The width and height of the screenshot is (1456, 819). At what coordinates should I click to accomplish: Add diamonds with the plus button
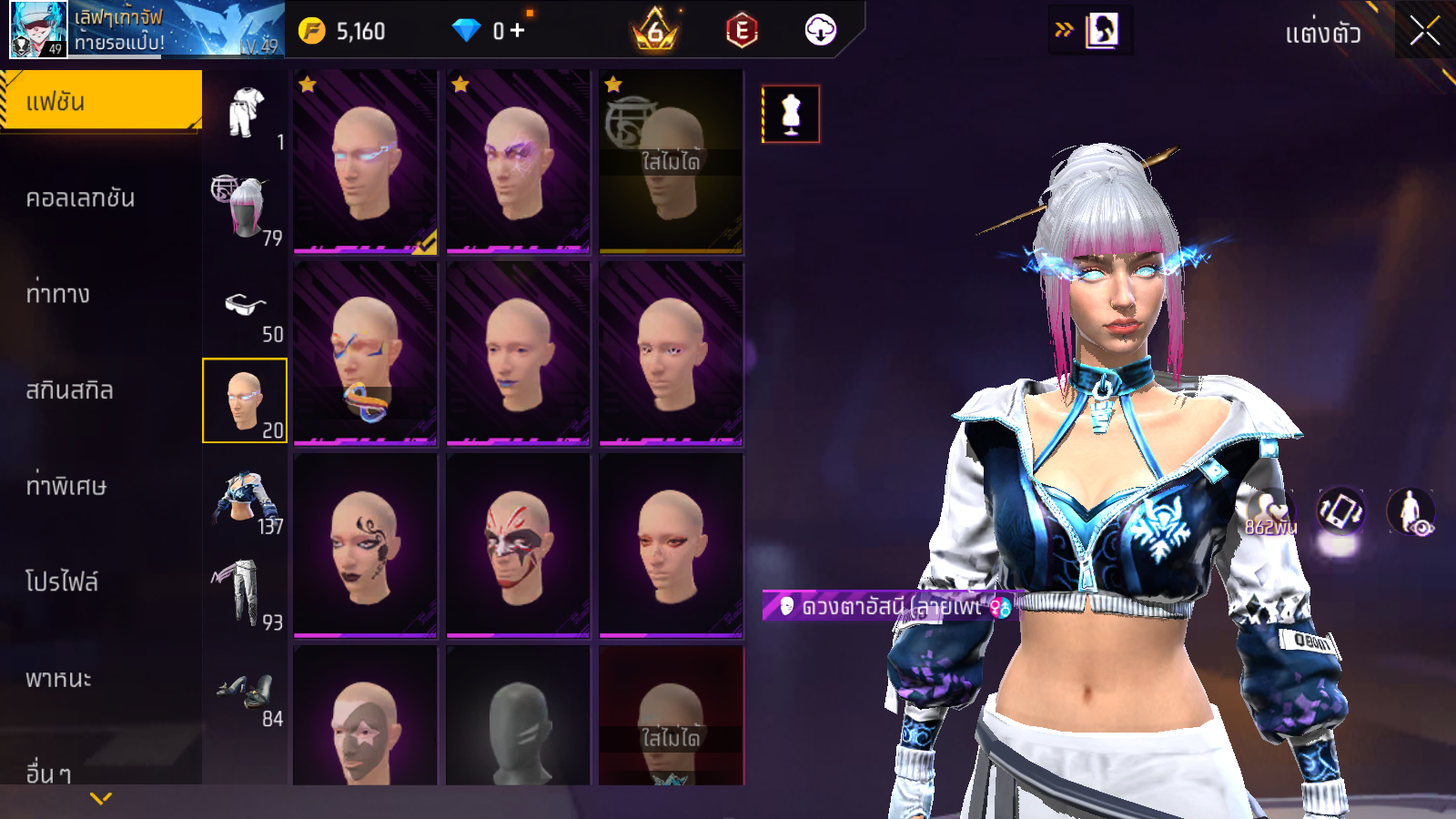point(518,31)
